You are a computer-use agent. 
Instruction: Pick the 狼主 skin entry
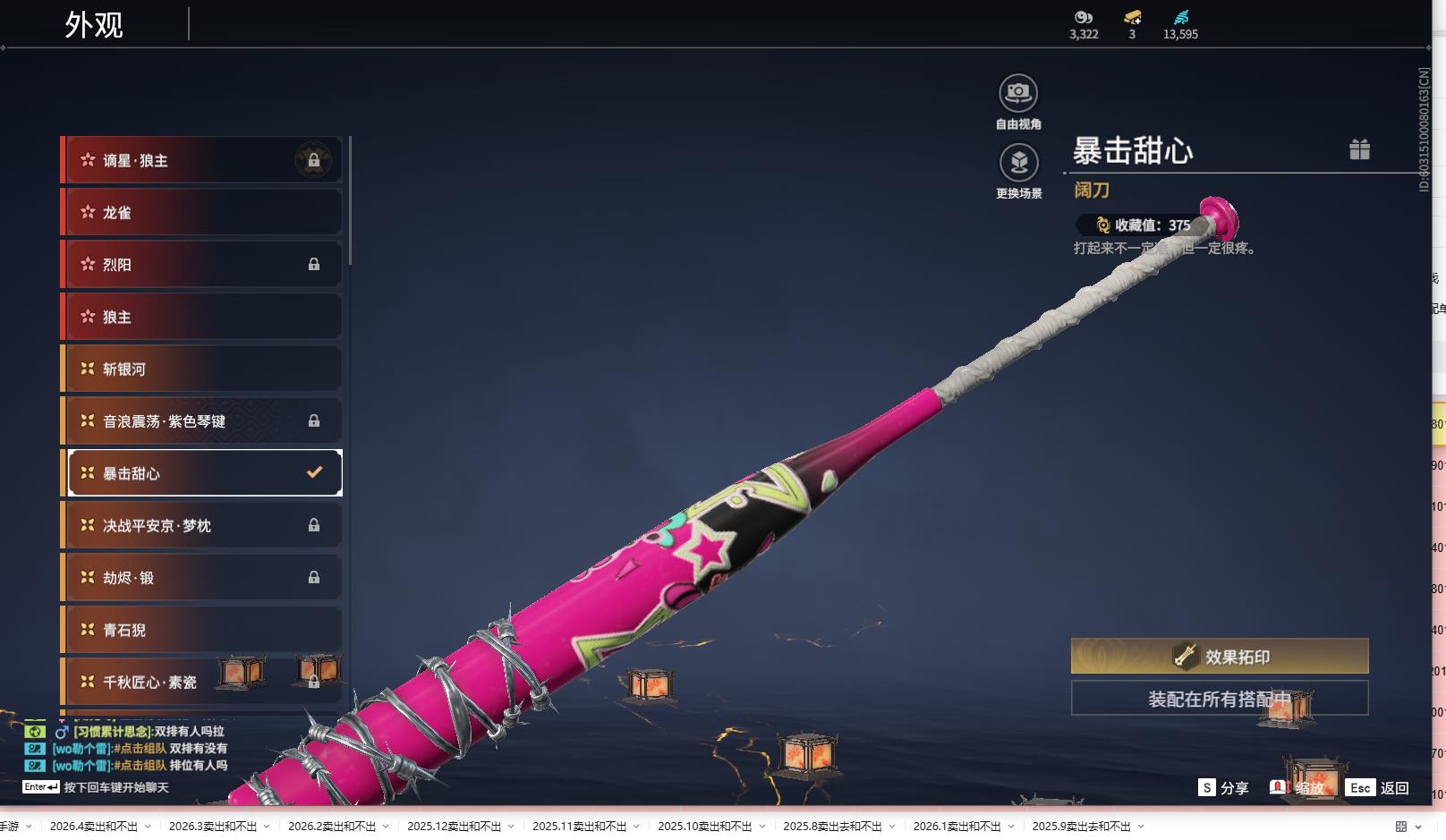(202, 317)
